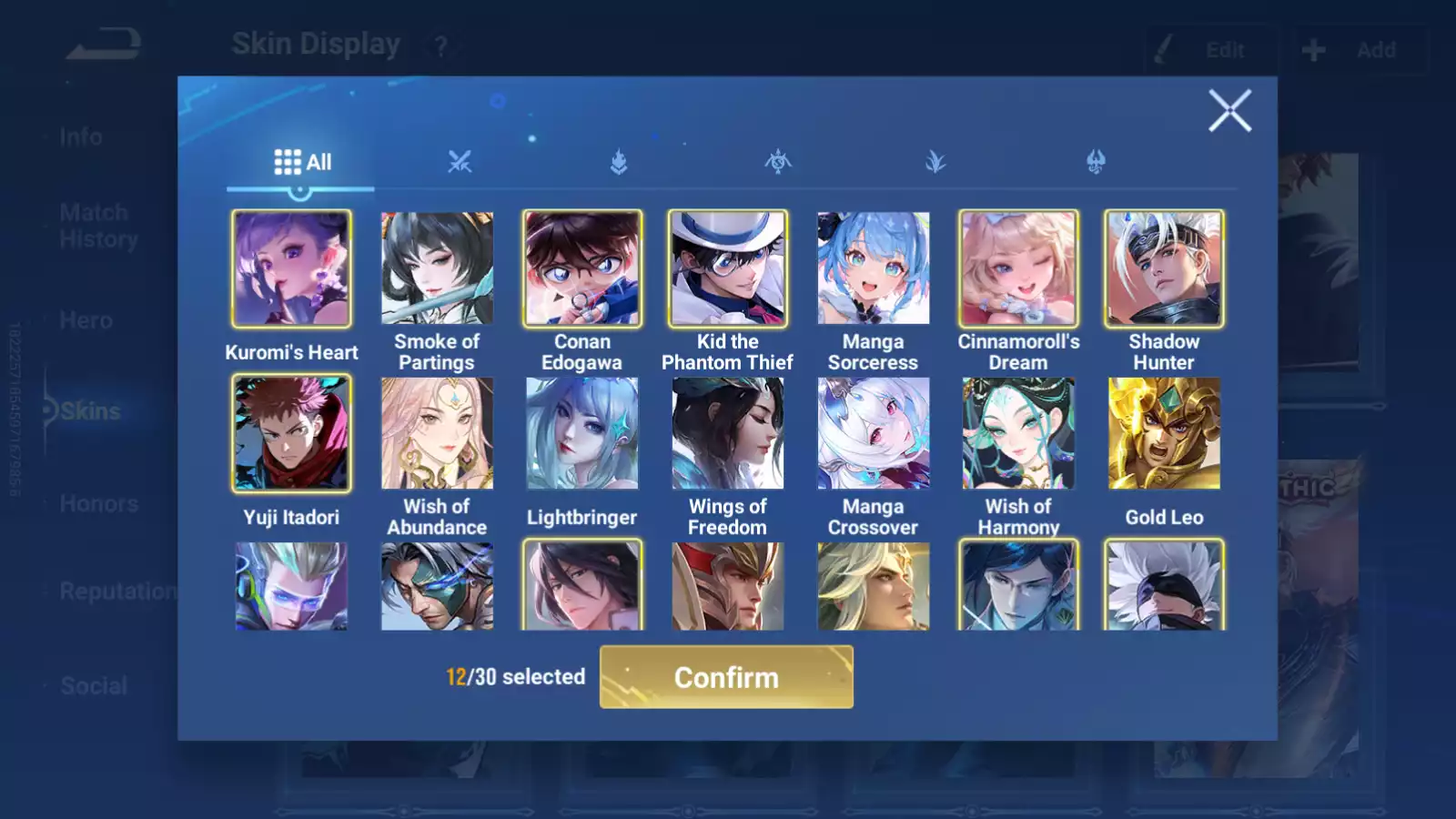This screenshot has width=1456, height=819.
Task: Select the Kuromi's Heart skin
Action: click(291, 269)
